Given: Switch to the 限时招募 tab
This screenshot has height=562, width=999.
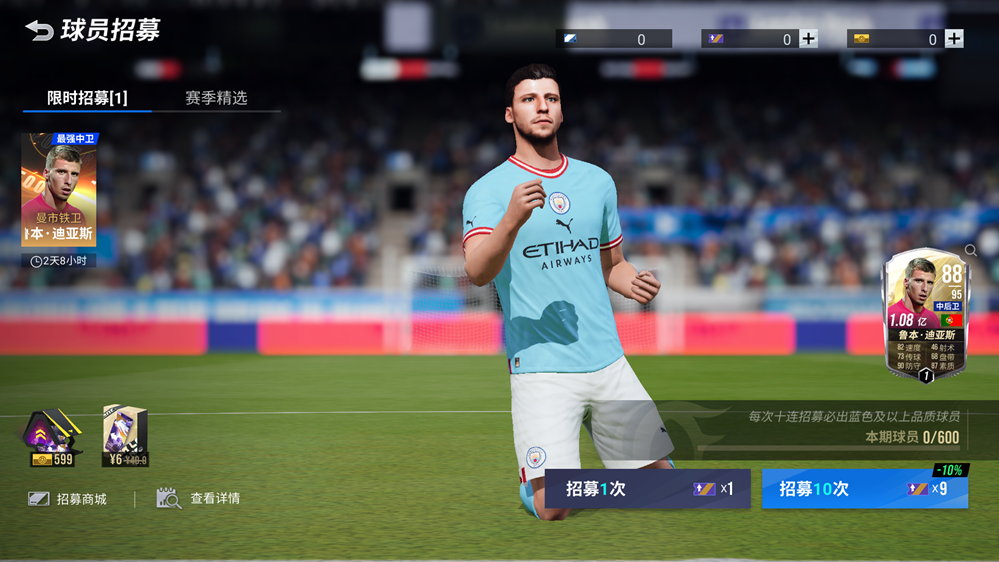Looking at the screenshot, I should (87, 98).
